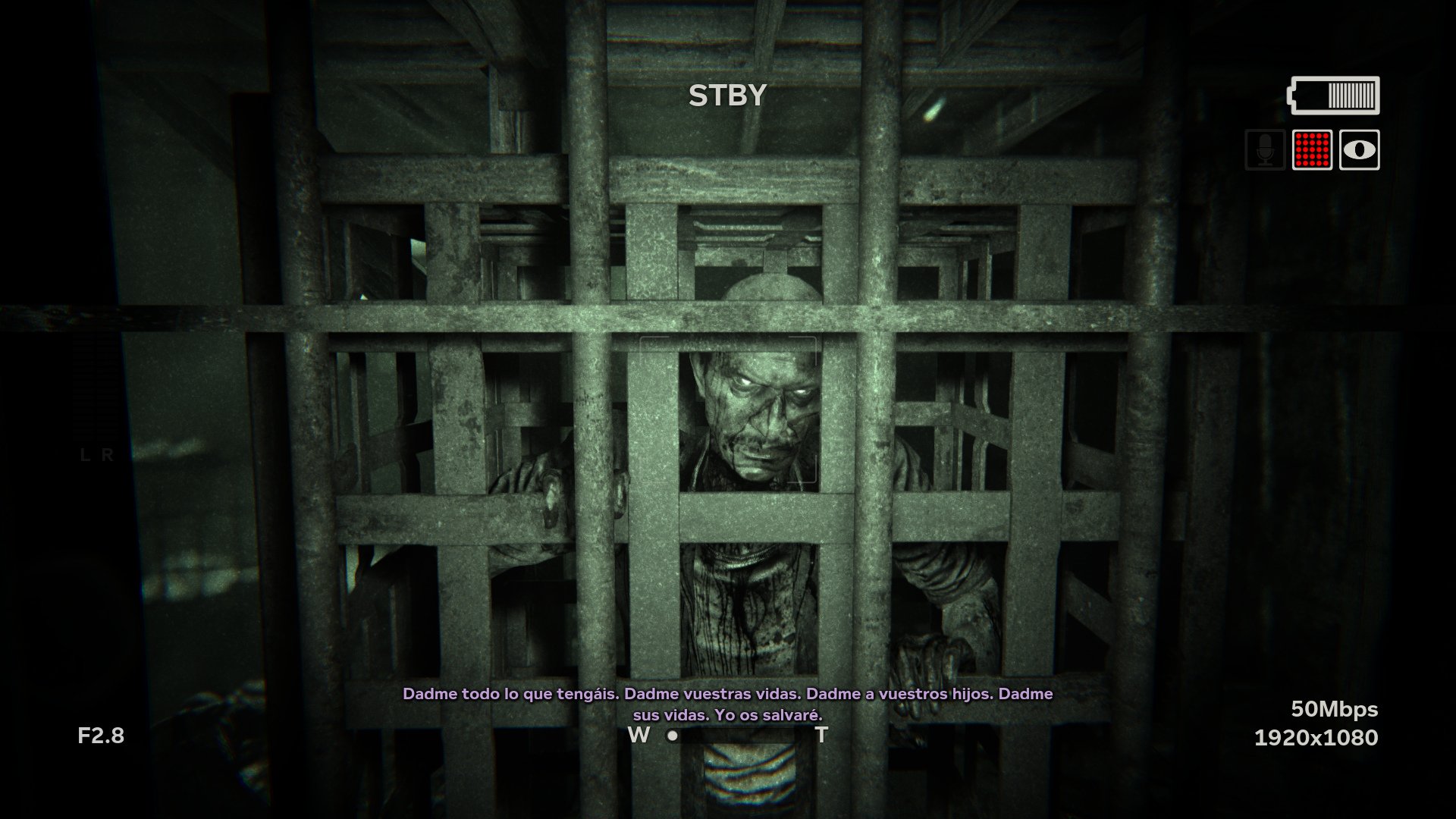Select the R audio channel label
This screenshot has height=819, width=1456.
106,456
